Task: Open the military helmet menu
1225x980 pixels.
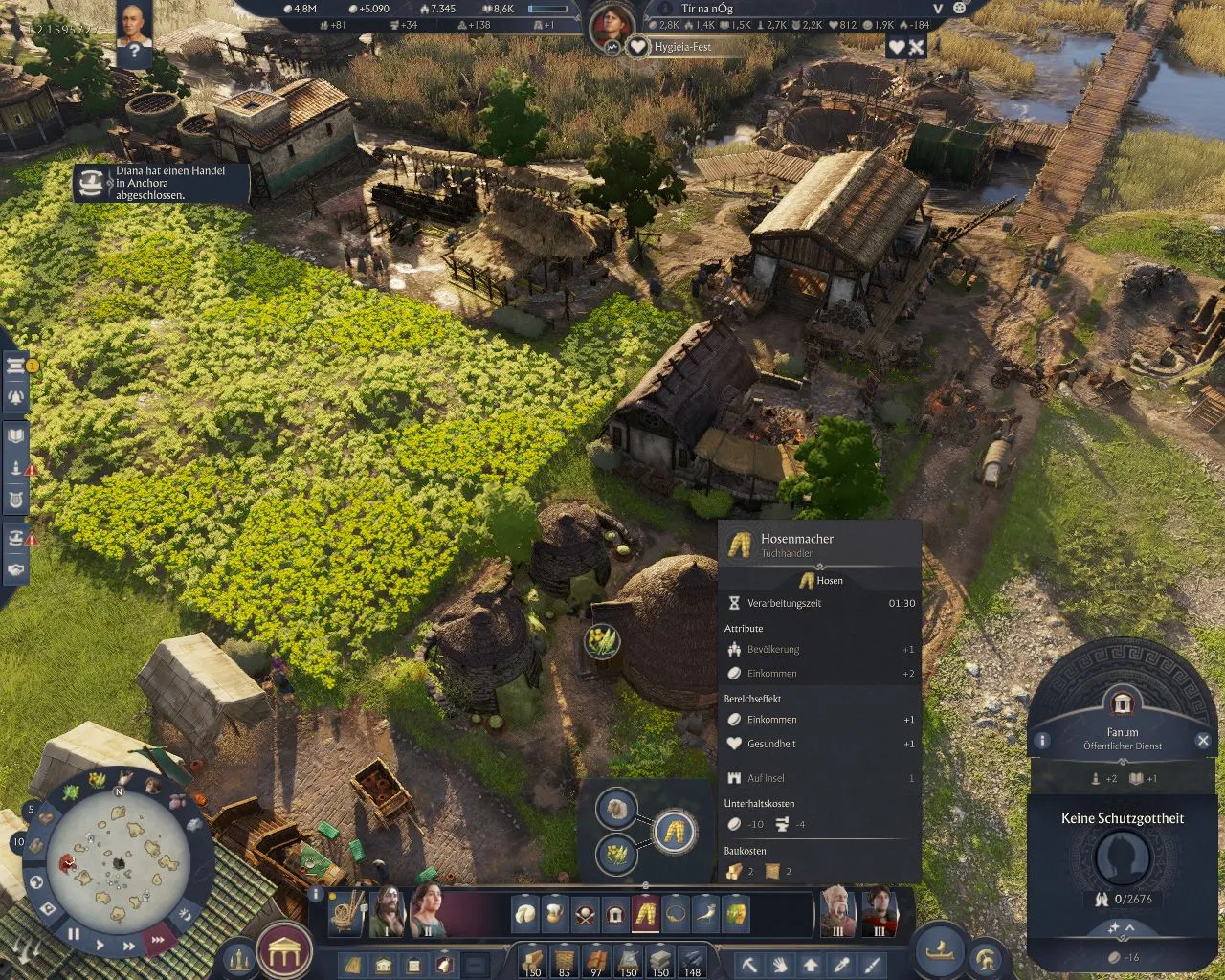Action: click(985, 959)
